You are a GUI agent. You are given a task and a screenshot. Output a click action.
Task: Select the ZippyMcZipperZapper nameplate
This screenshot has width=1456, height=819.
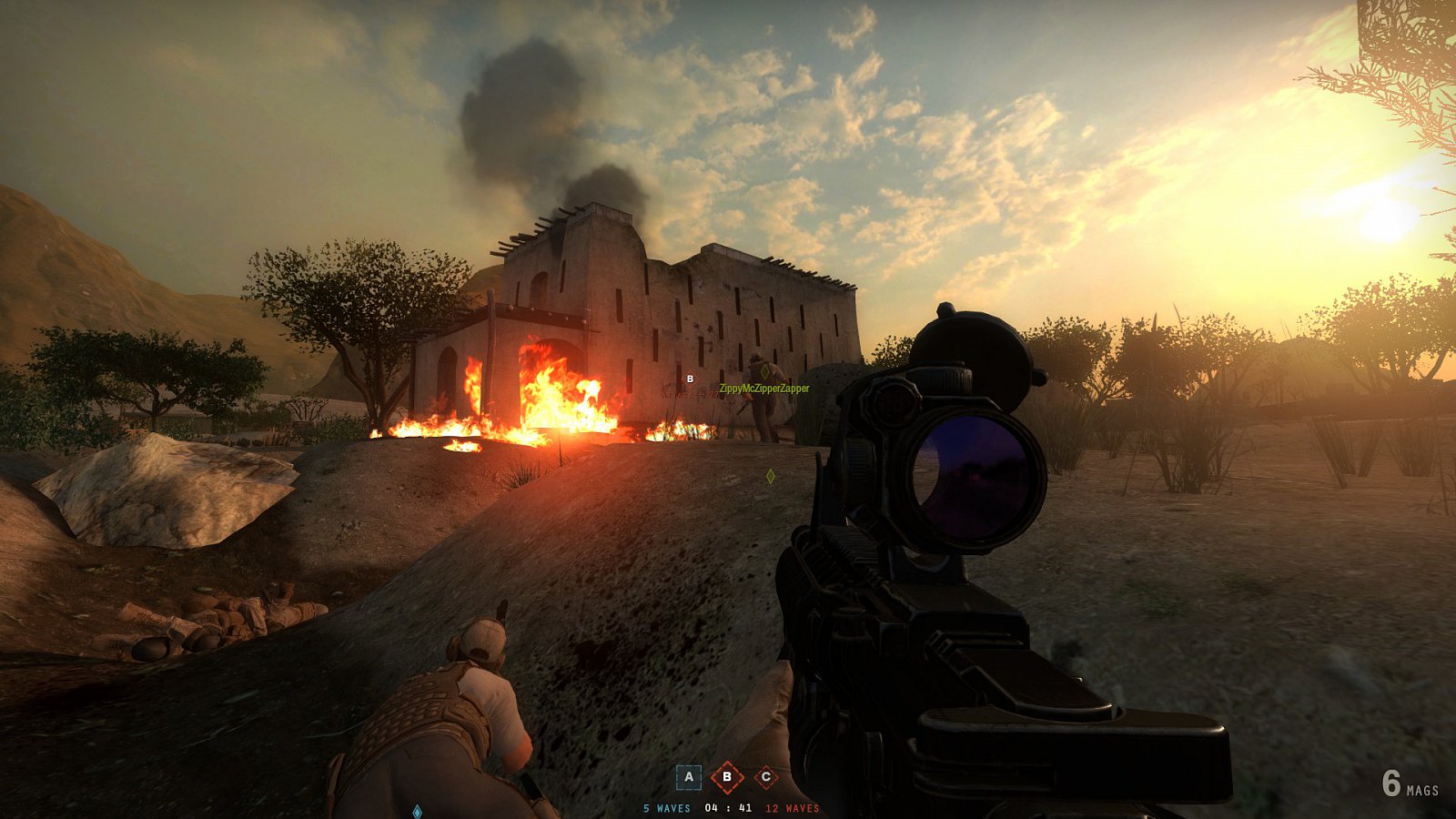pyautogui.click(x=764, y=389)
